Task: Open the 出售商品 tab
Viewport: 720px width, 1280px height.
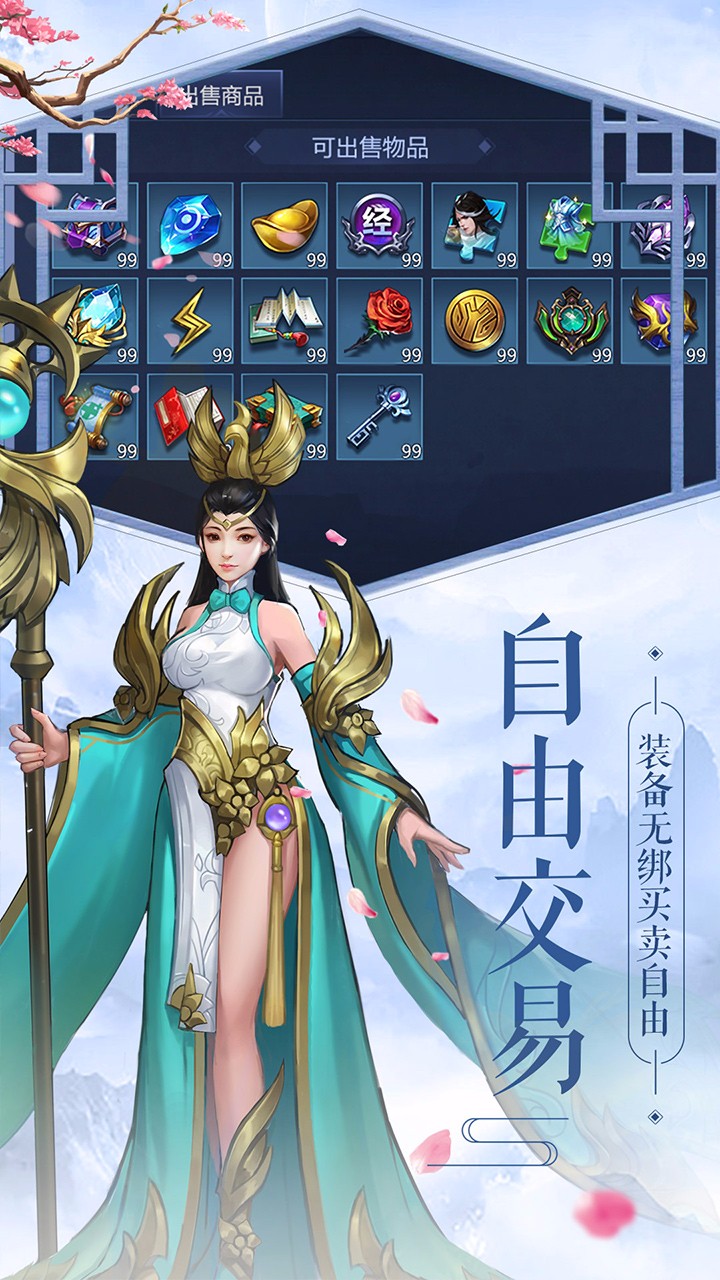Action: click(x=224, y=96)
